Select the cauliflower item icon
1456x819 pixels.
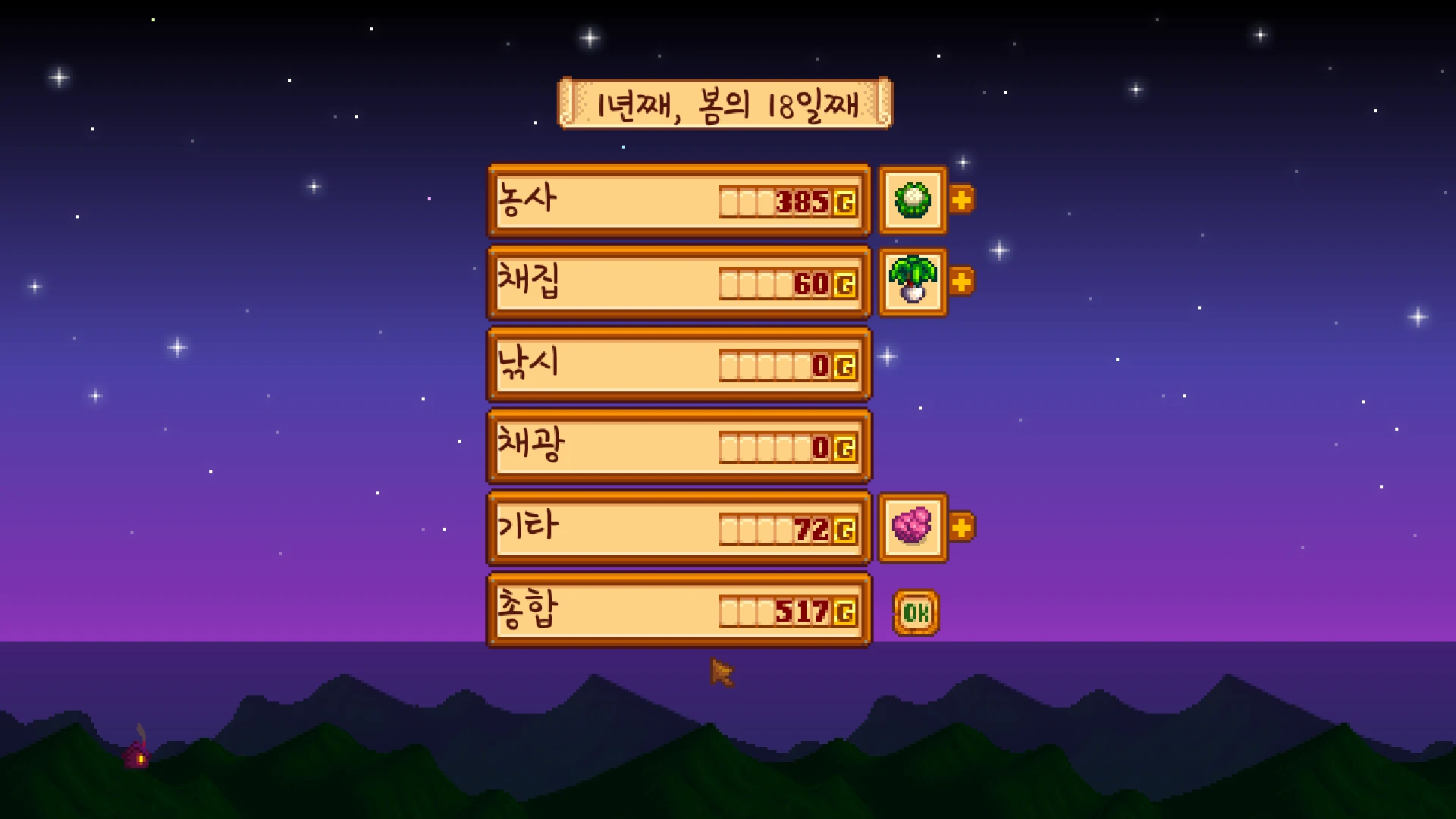(912, 200)
